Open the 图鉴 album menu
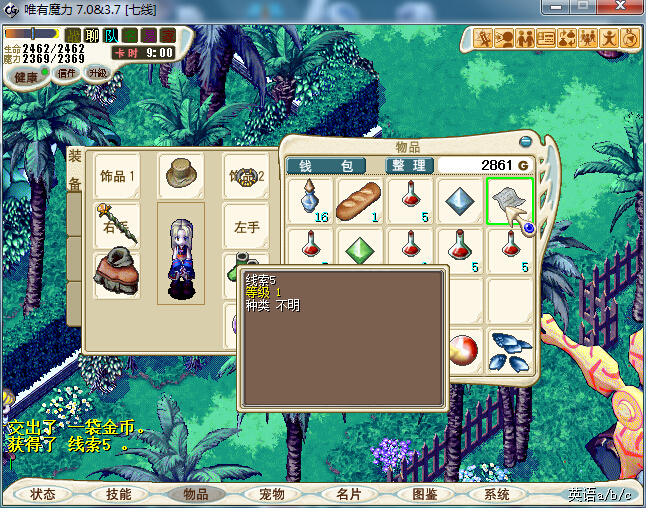This screenshot has height=508, width=646. click(425, 494)
